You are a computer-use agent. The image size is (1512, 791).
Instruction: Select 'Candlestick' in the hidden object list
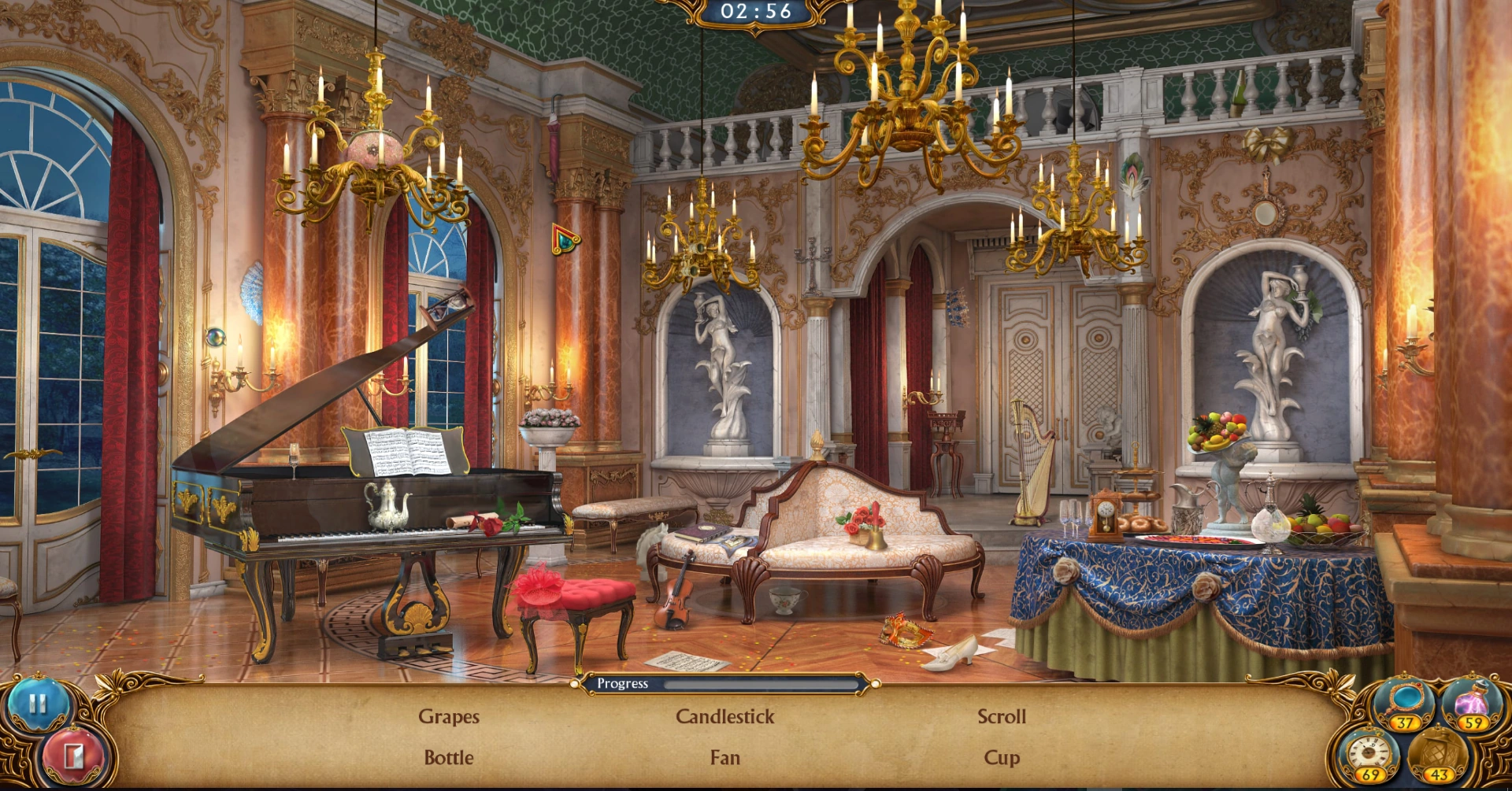[x=724, y=716]
